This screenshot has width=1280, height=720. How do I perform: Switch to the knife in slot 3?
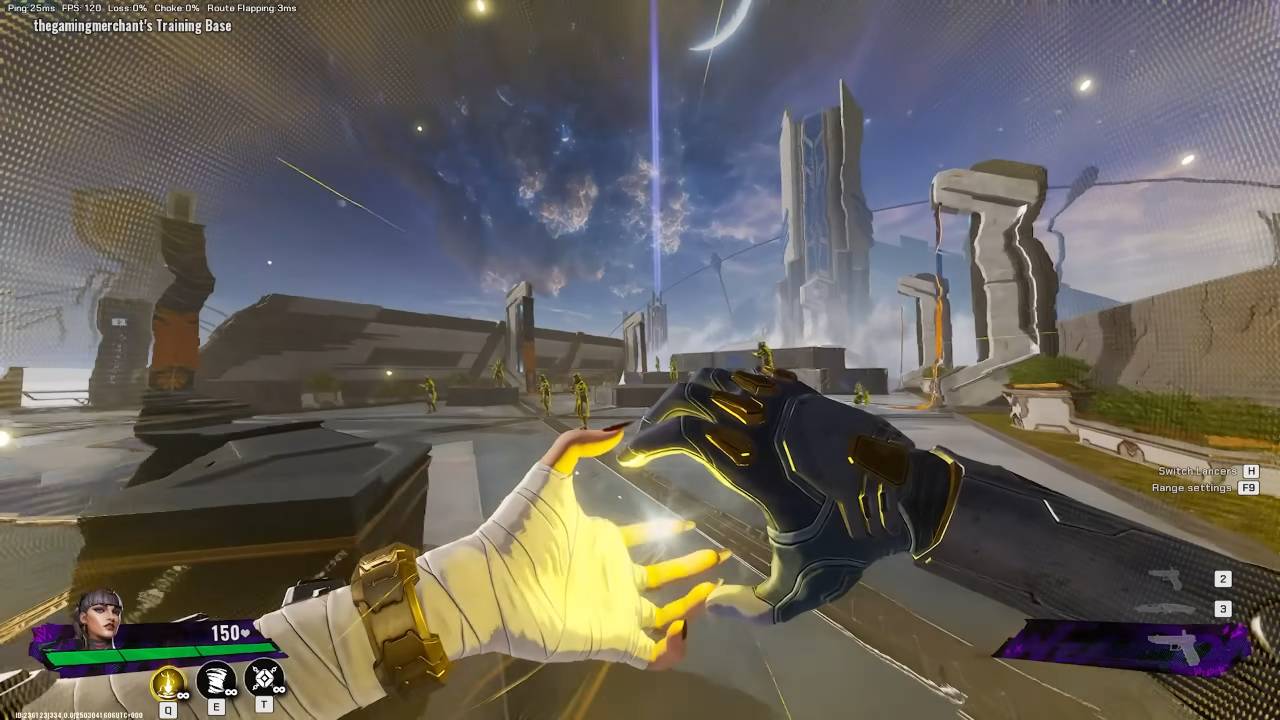1166,609
